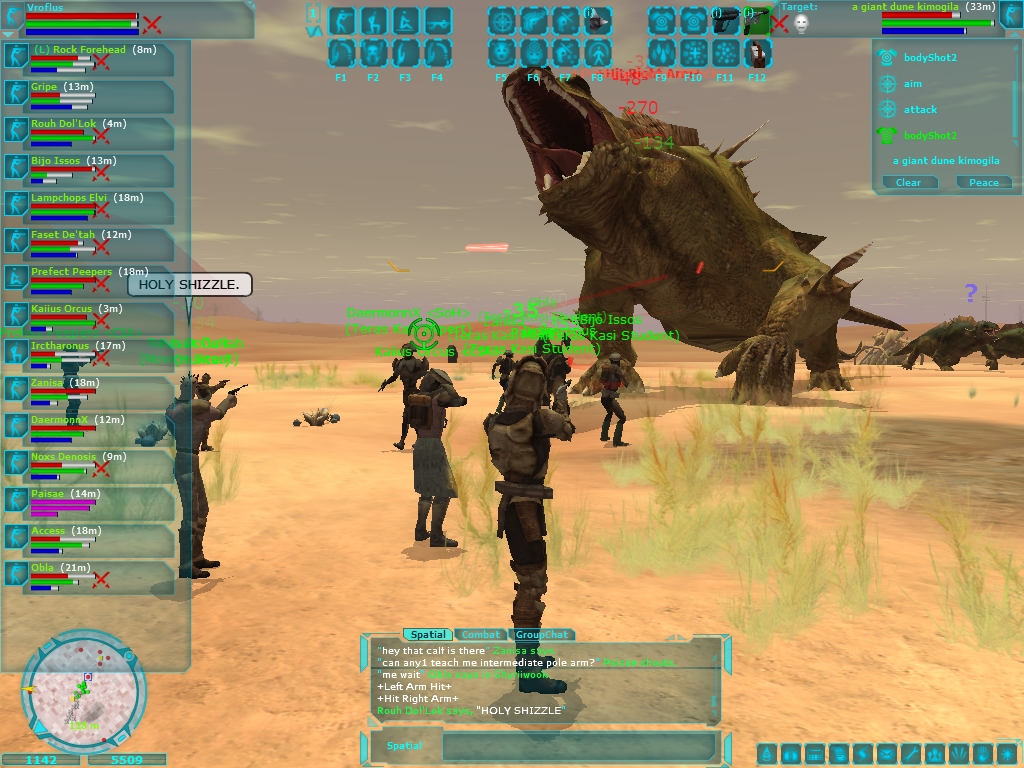Trigger the F5 face mask ability slot
The height and width of the screenshot is (768, 1024).
(x=502, y=53)
